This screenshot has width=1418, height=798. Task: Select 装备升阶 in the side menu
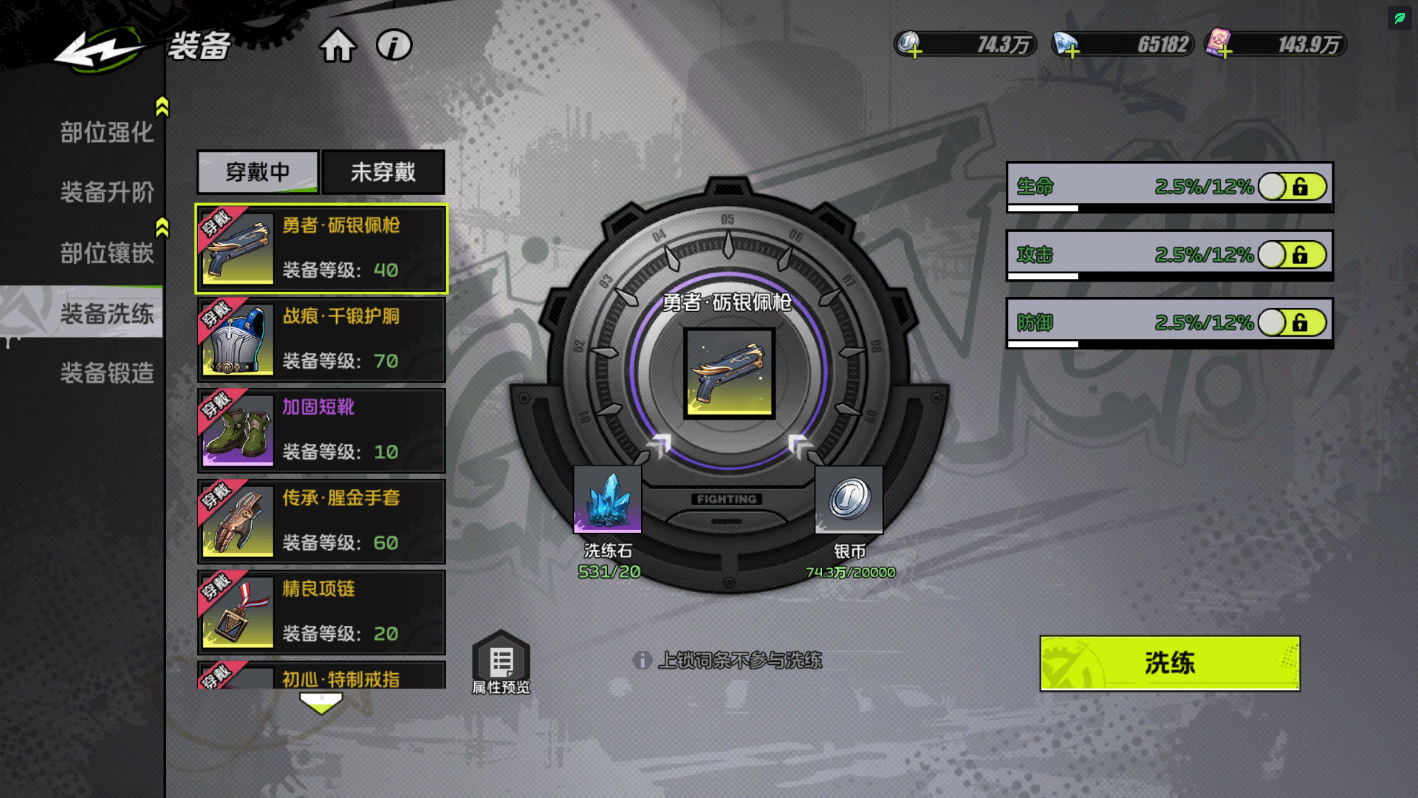(106, 192)
